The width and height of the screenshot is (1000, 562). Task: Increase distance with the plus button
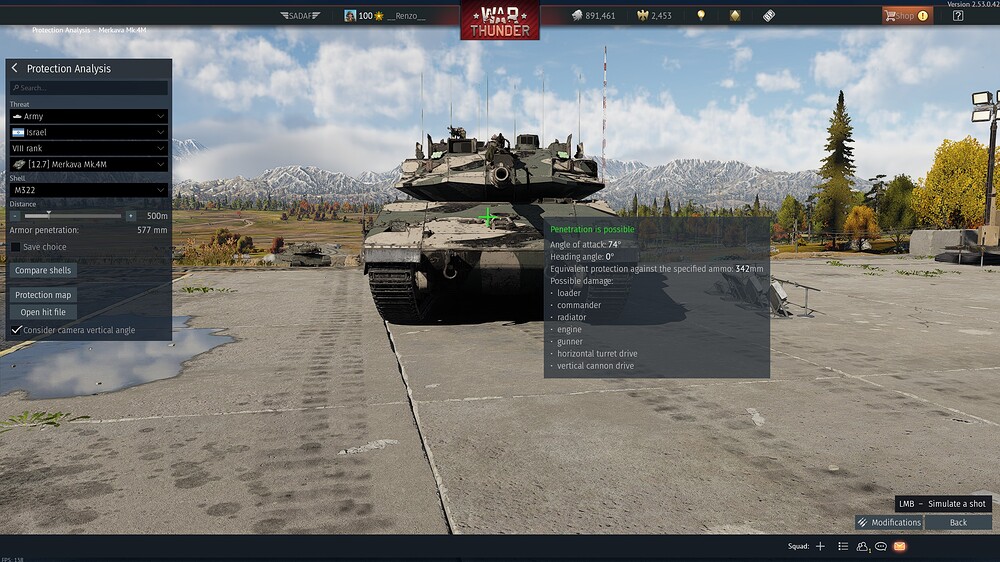pos(130,216)
